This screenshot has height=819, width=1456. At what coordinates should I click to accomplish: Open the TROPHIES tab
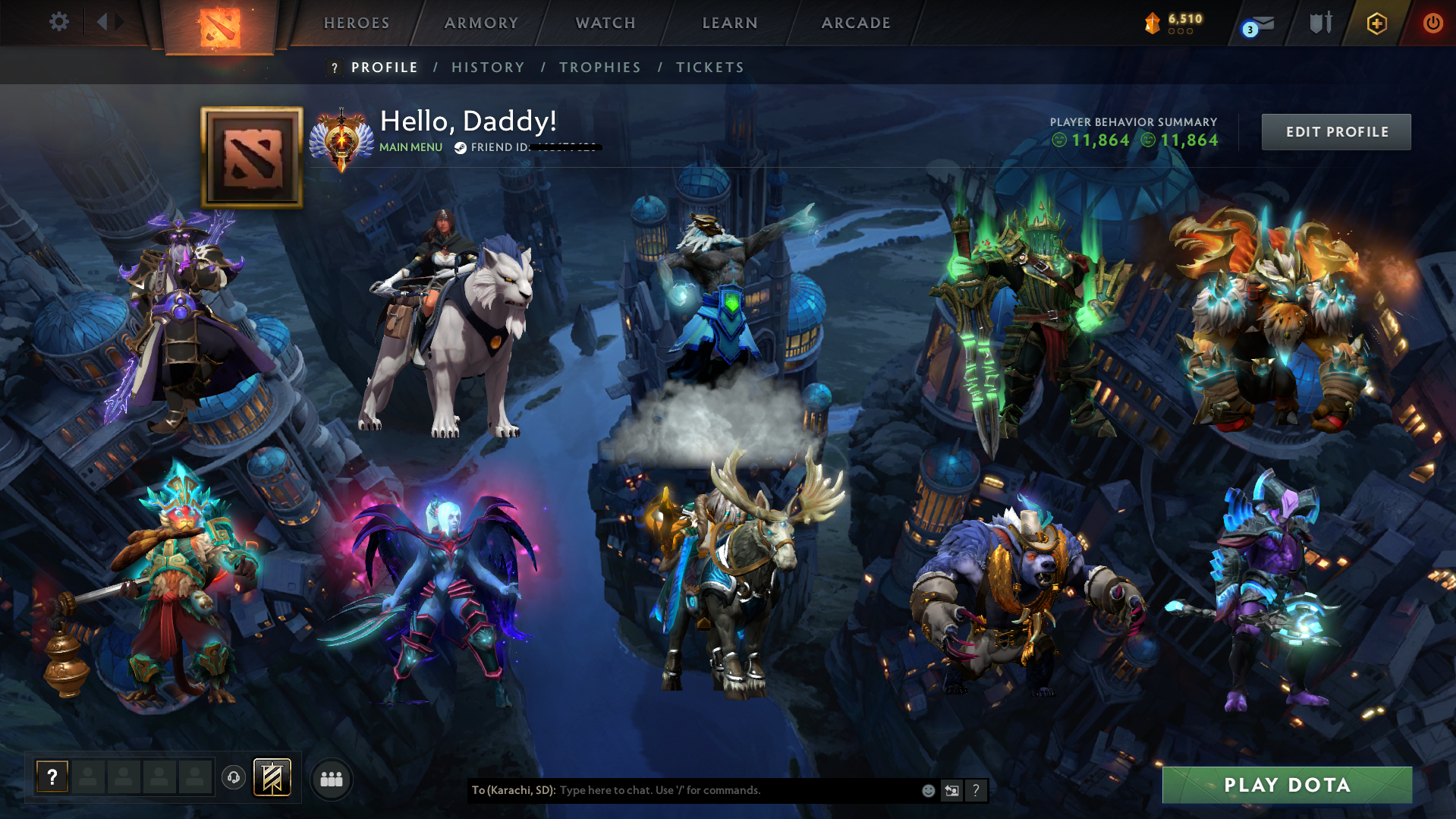599,67
